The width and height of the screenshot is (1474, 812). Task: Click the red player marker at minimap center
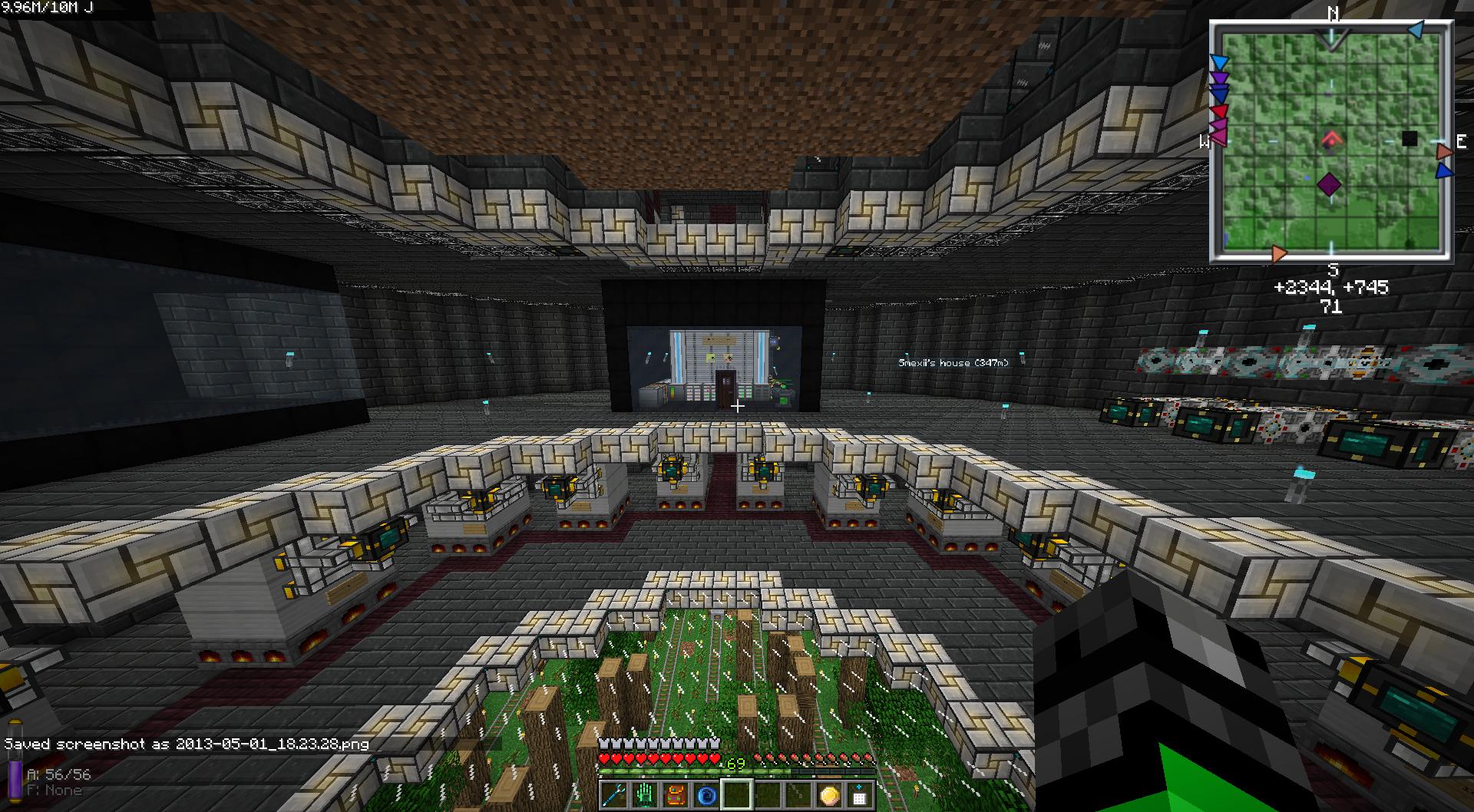(x=1331, y=140)
